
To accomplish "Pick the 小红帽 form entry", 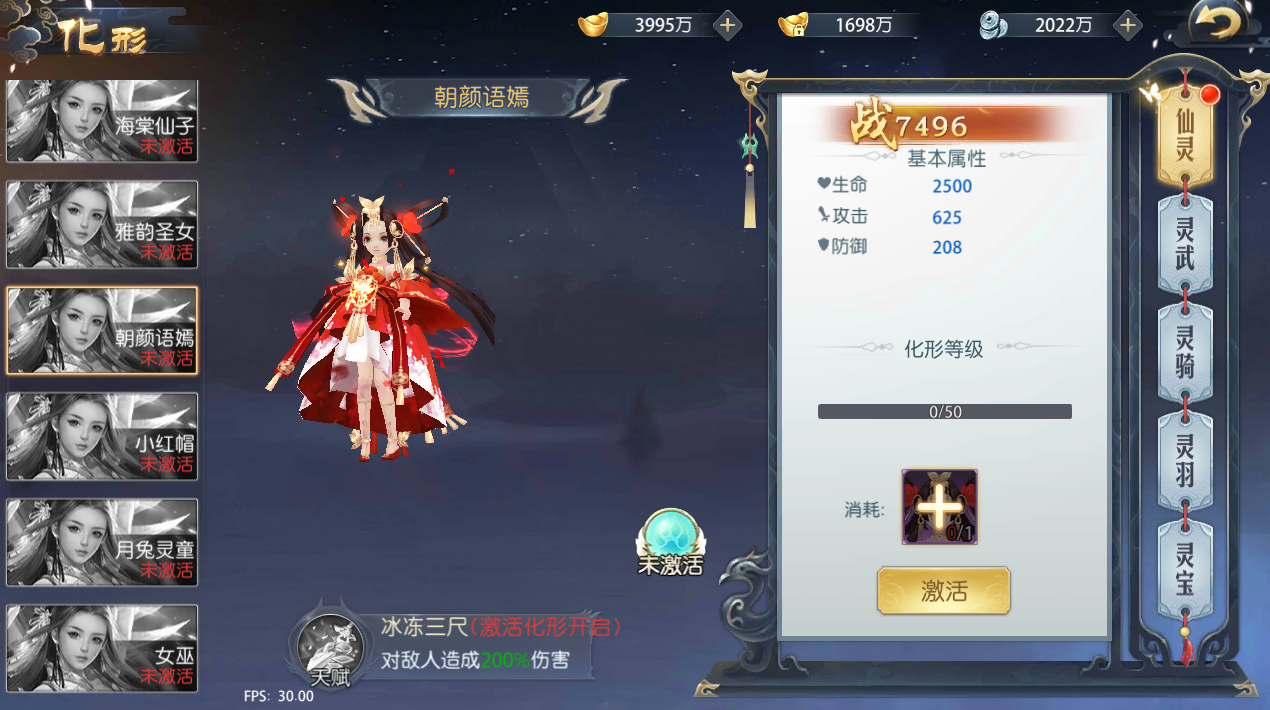I will tap(102, 437).
